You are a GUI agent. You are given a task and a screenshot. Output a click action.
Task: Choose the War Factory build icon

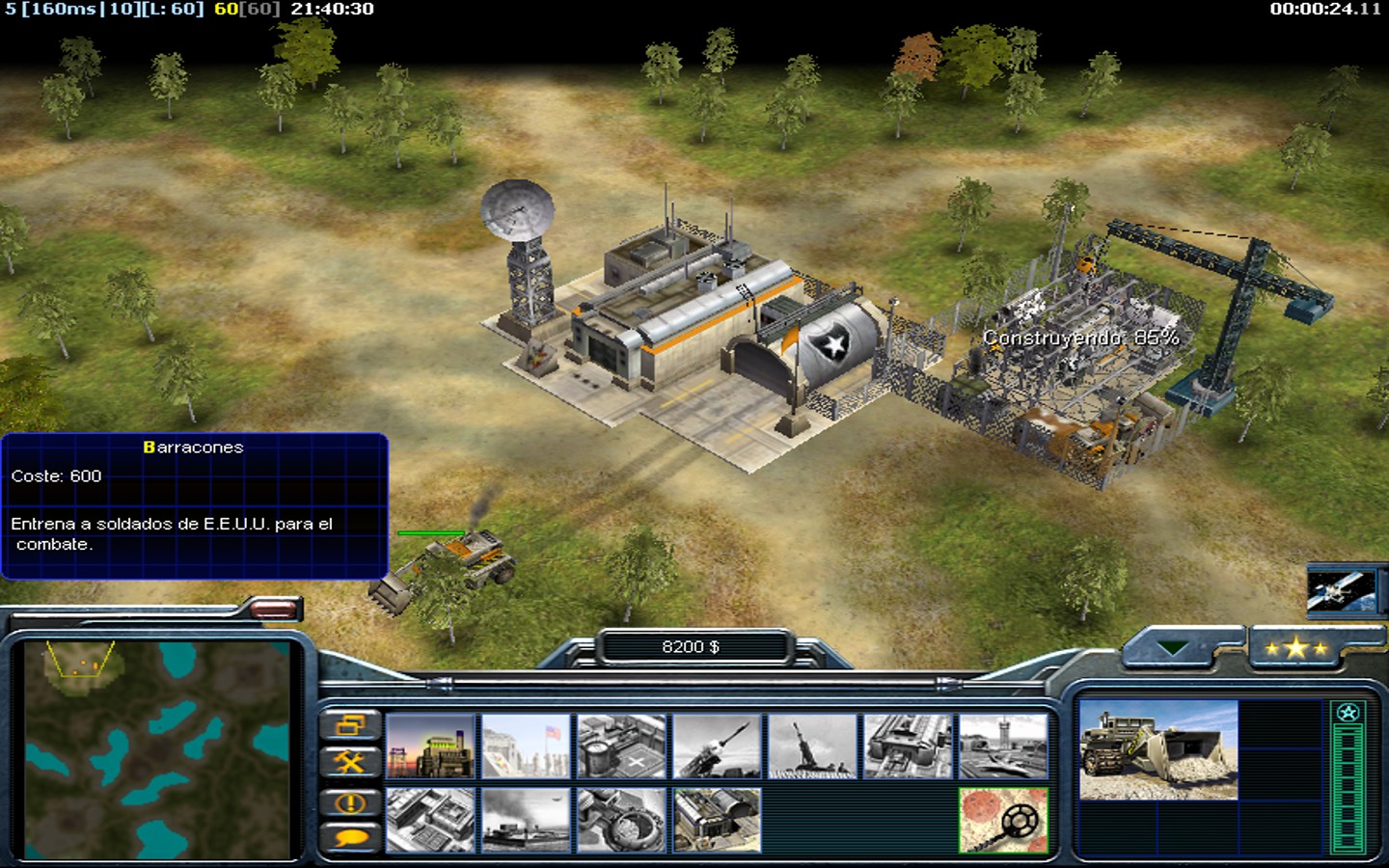click(x=908, y=746)
